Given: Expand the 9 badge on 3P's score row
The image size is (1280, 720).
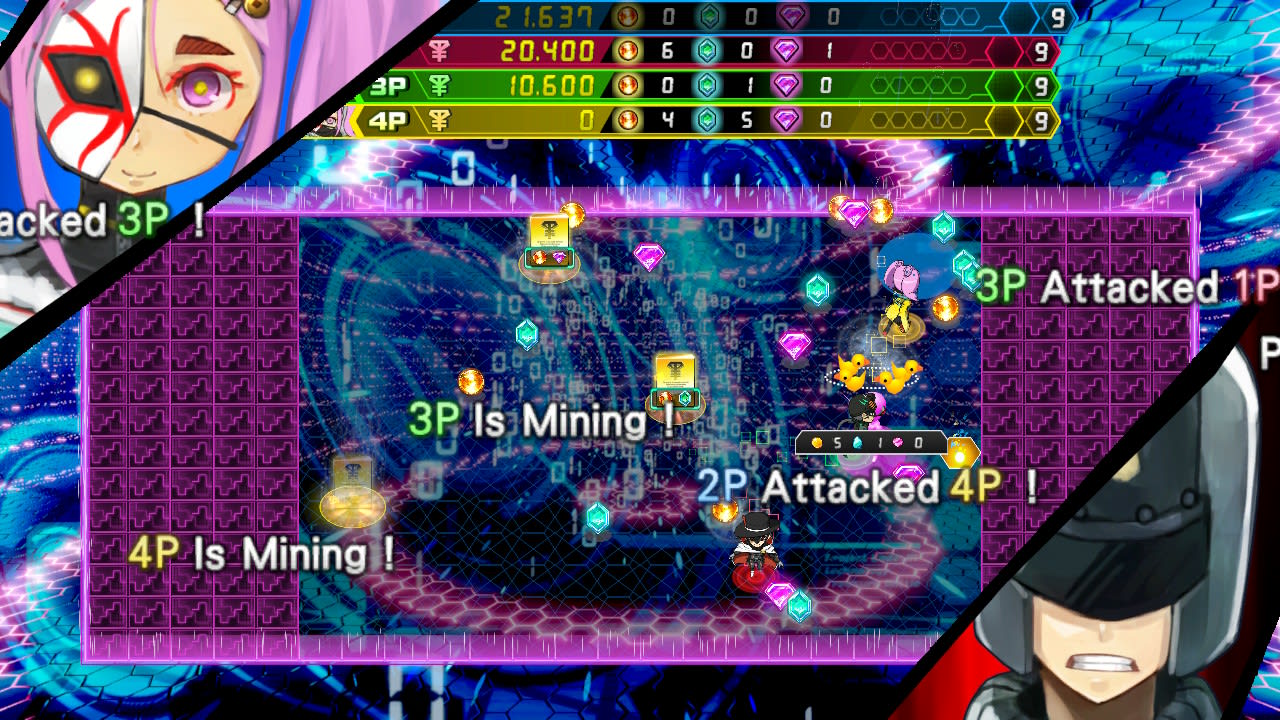Looking at the screenshot, I should click(1039, 84).
